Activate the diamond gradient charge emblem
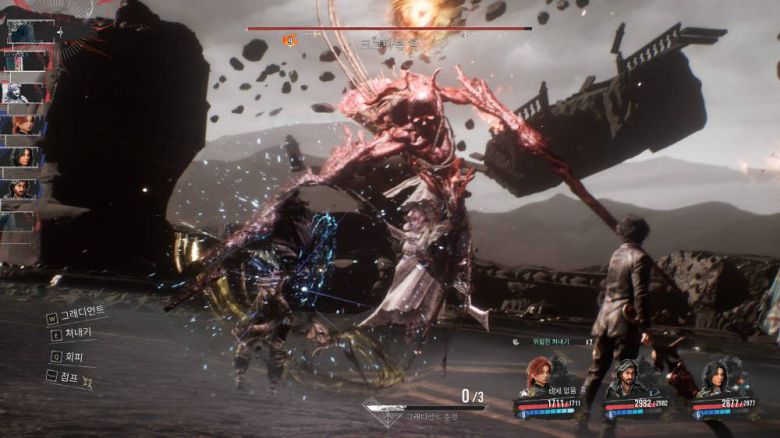Viewport: 780px width, 438px height. [x=381, y=412]
